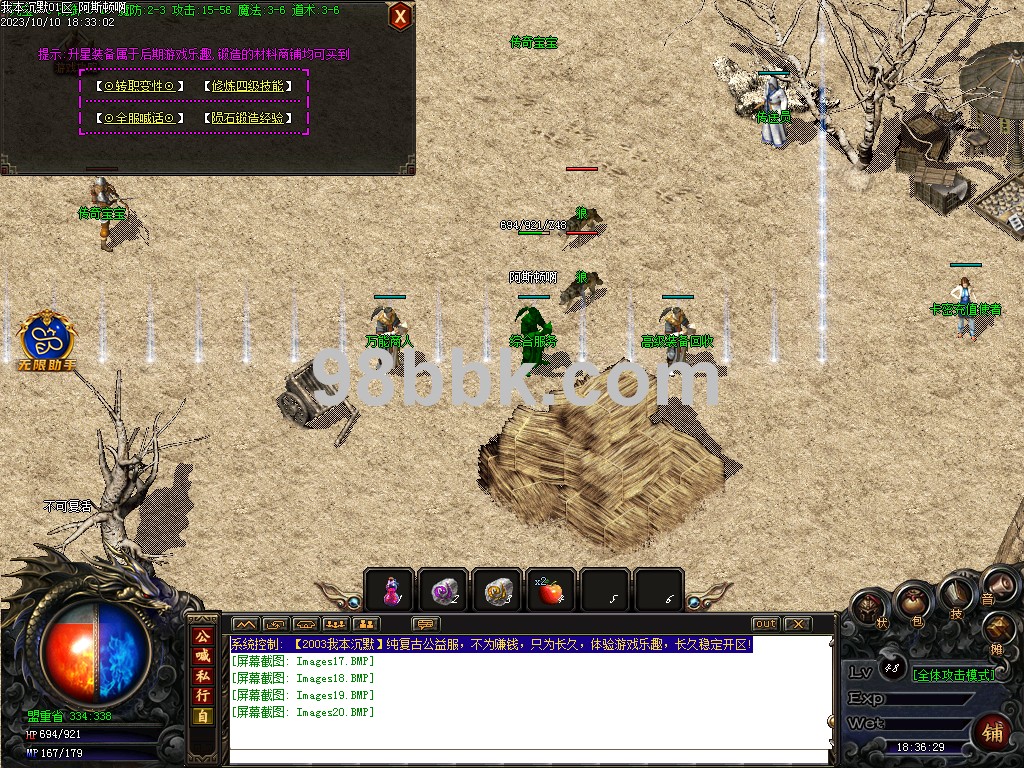Use the purple scroll in hotbar slot 2
The image size is (1024, 768).
(x=442, y=590)
